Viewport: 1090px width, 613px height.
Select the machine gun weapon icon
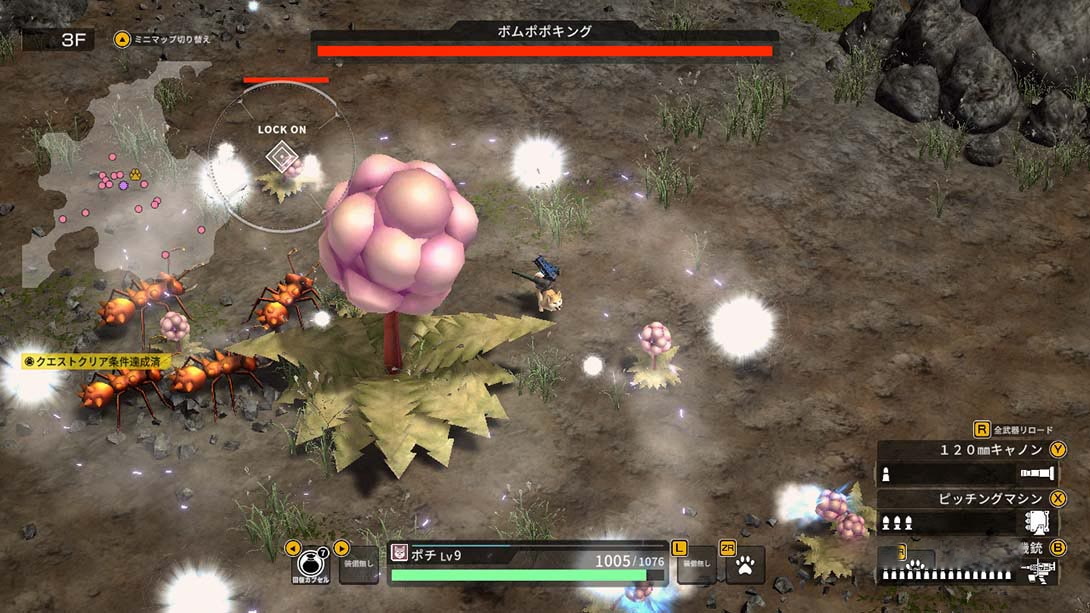(x=1040, y=570)
